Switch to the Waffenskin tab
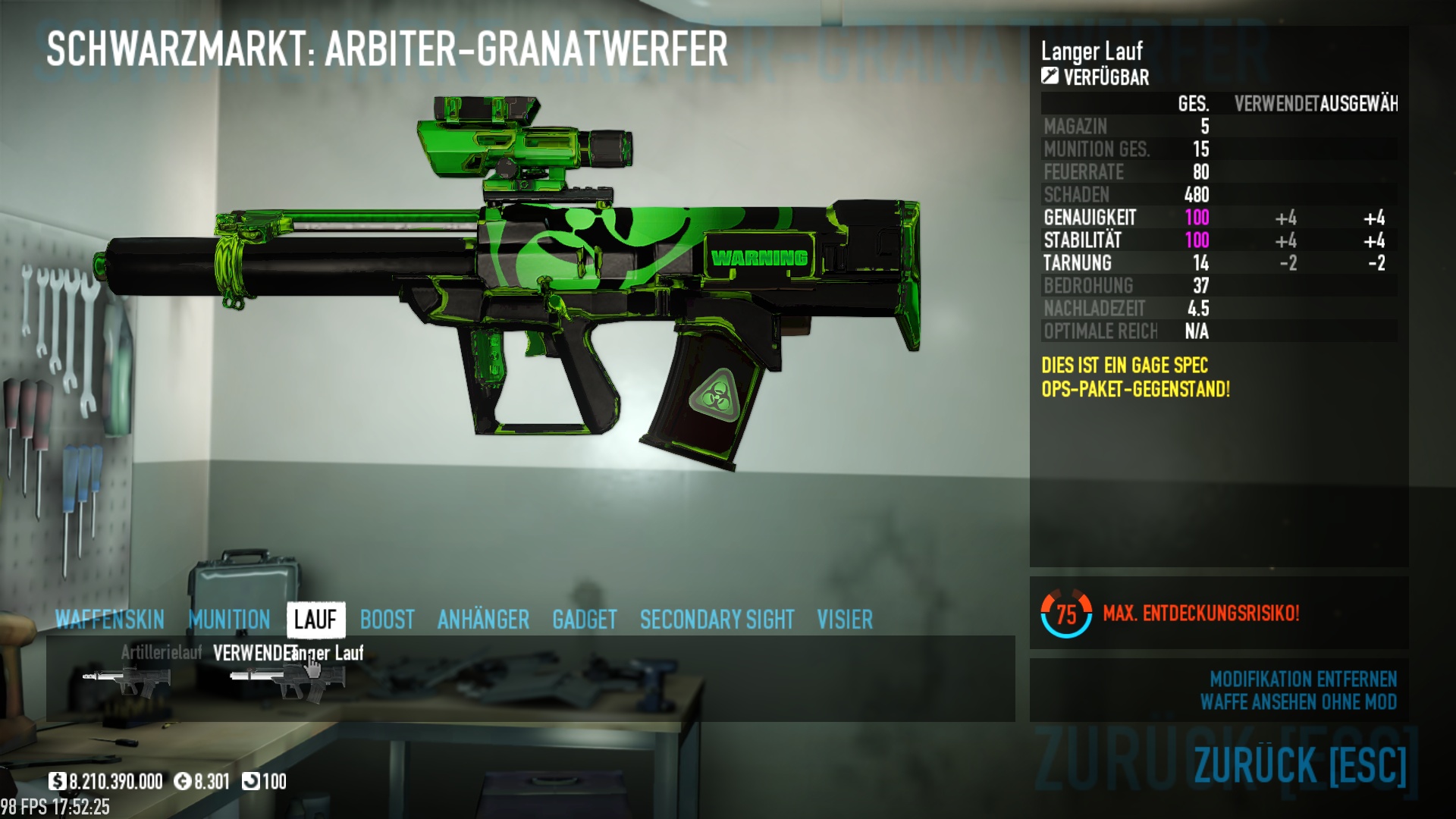This screenshot has height=819, width=1456. pyautogui.click(x=110, y=620)
